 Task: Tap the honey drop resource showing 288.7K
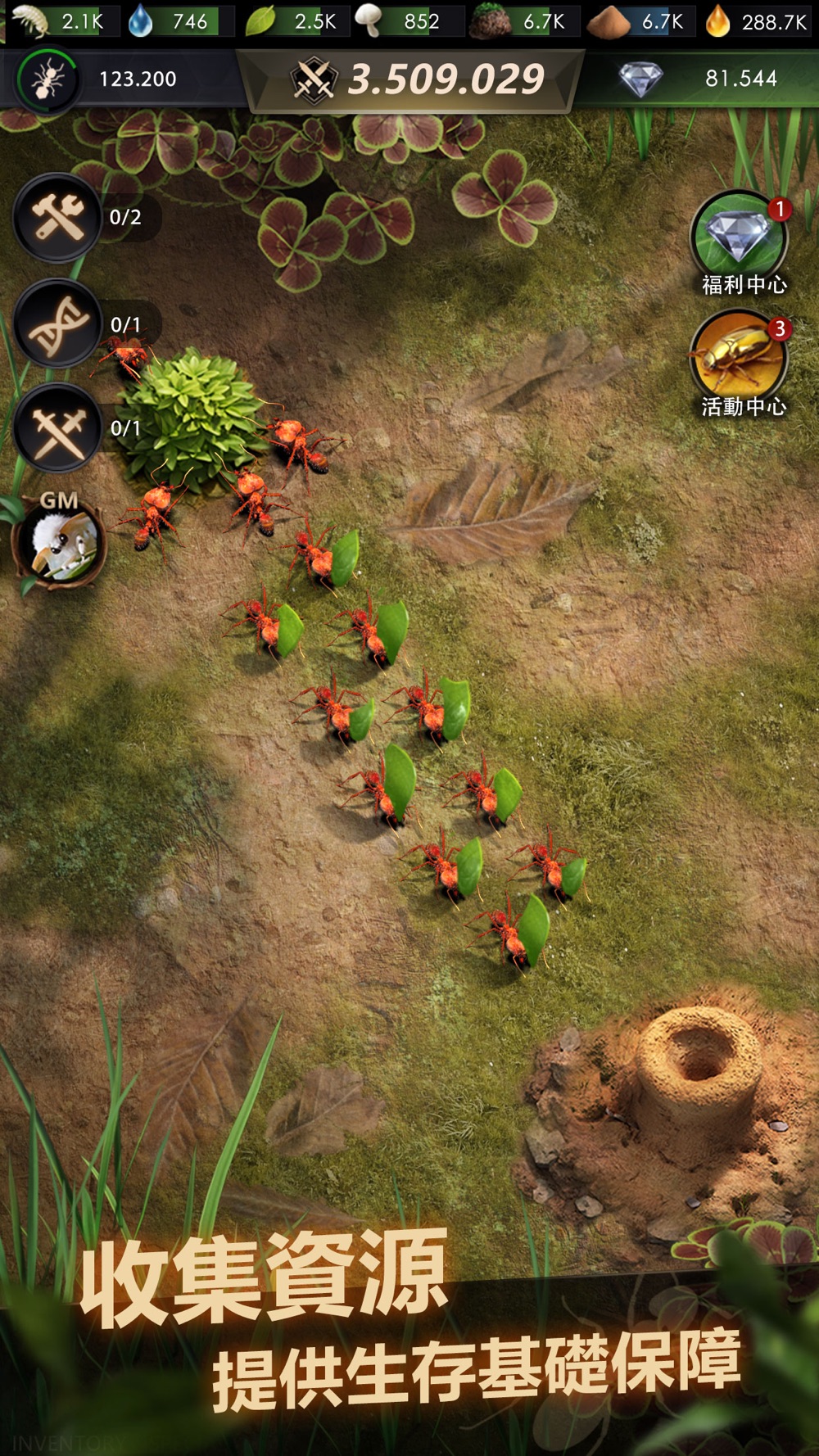758,21
